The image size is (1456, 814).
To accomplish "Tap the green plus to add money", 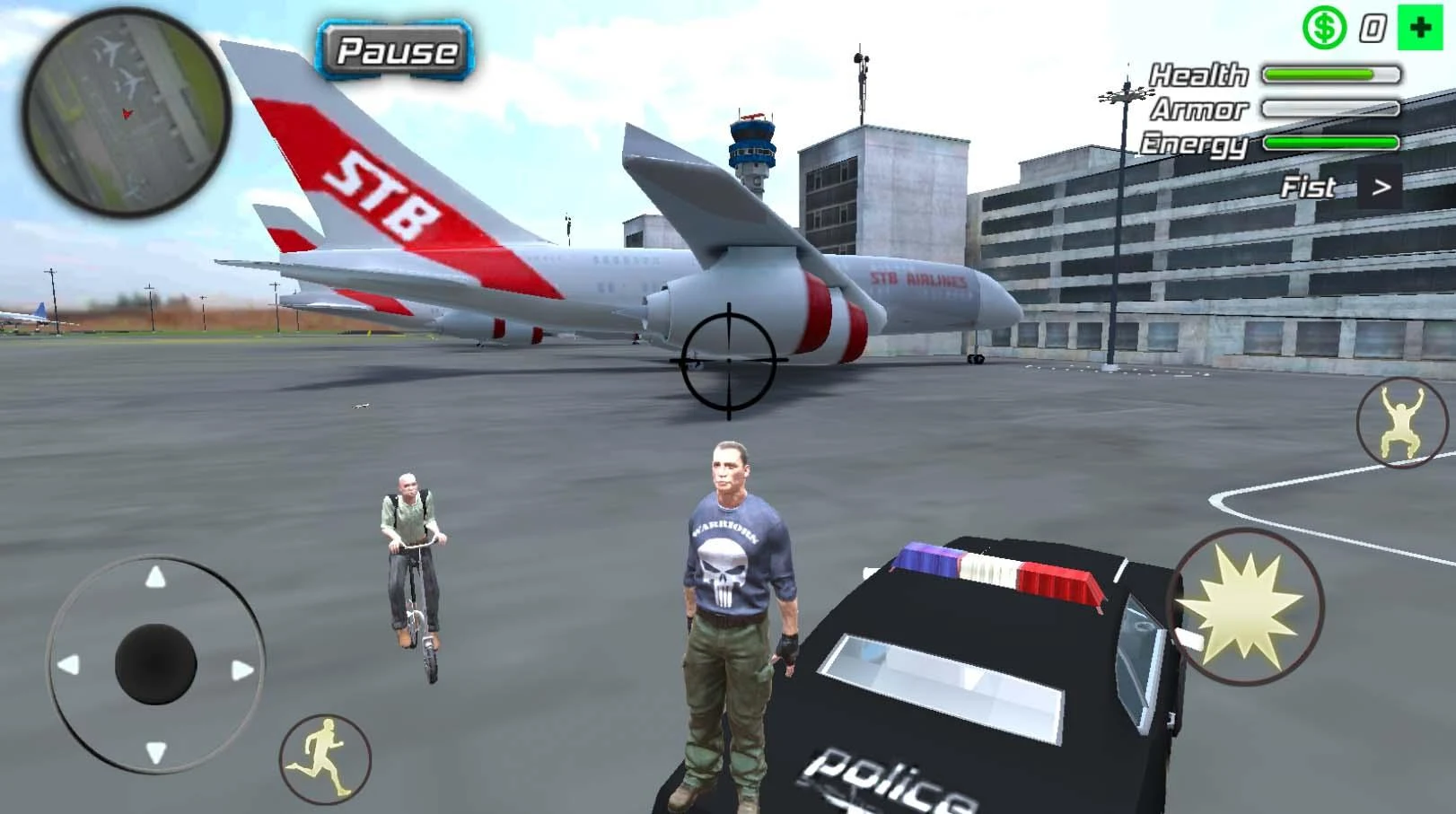I will pyautogui.click(x=1419, y=25).
